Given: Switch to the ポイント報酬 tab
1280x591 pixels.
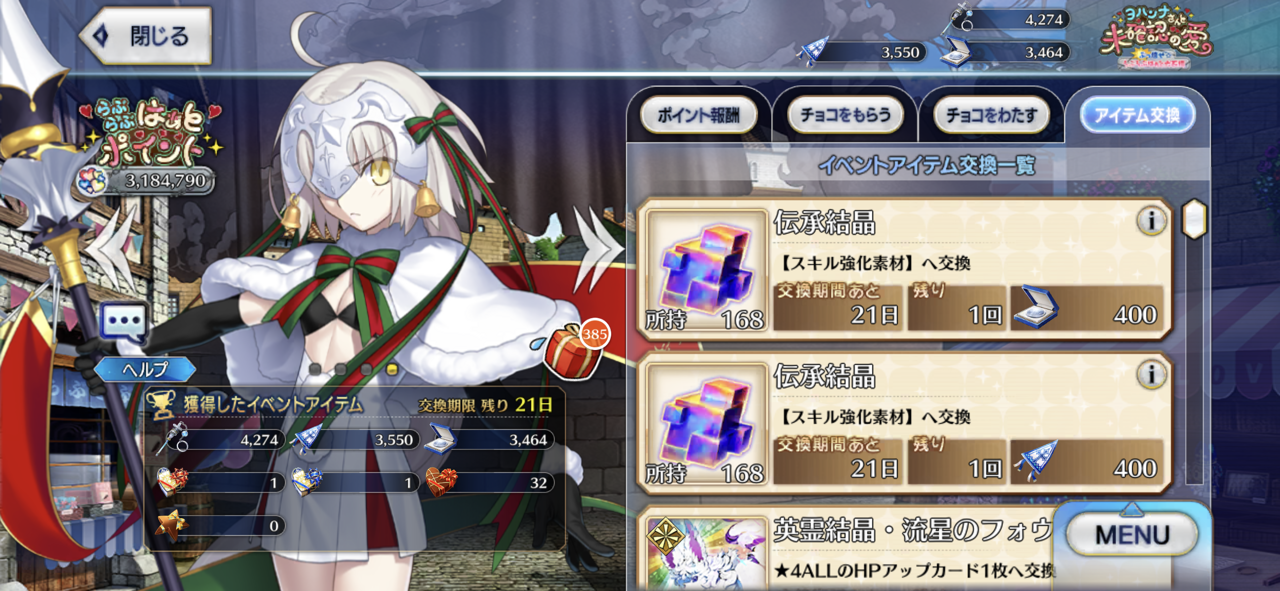Looking at the screenshot, I should (698, 116).
